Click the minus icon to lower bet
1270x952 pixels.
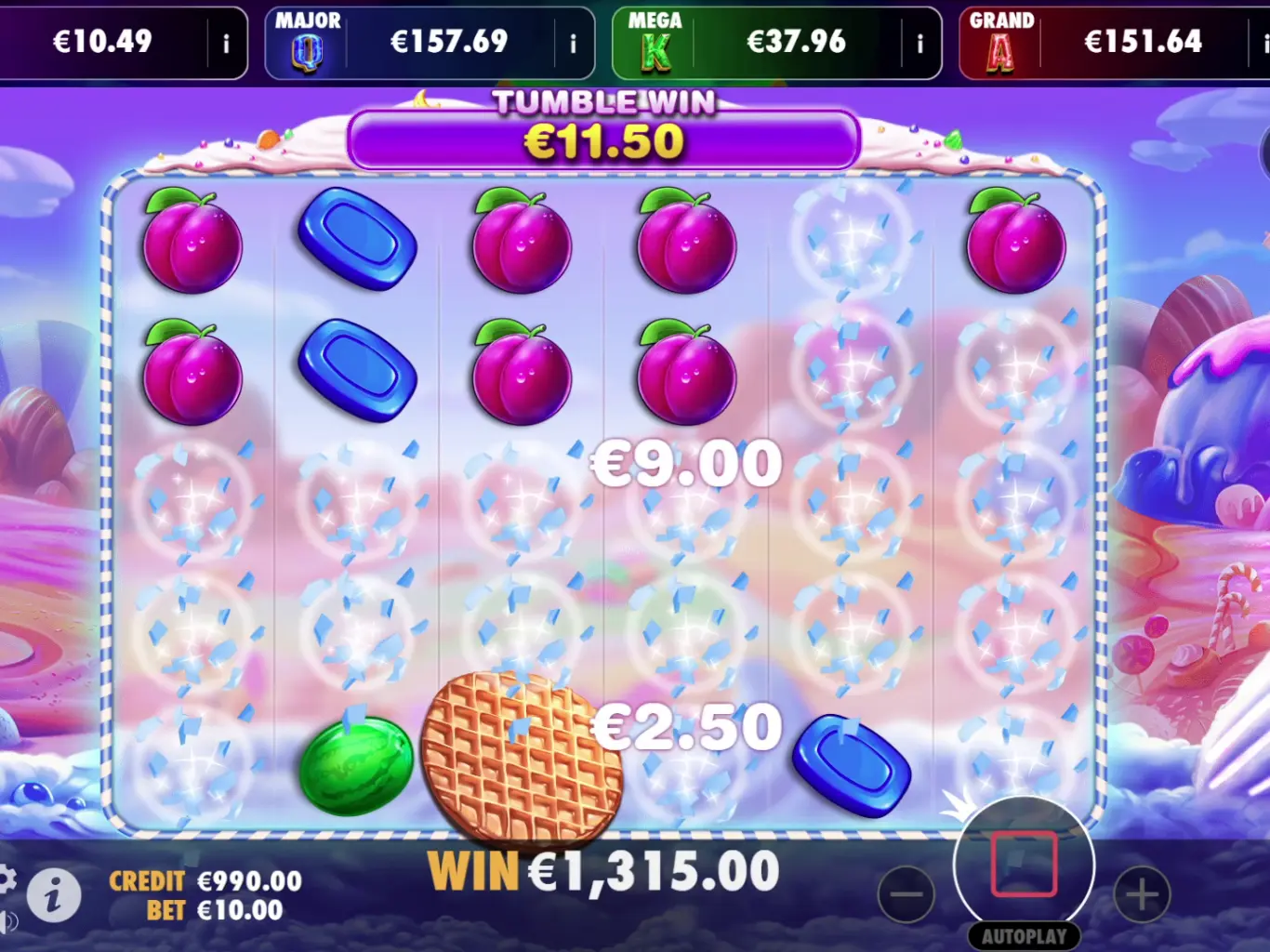coord(906,894)
